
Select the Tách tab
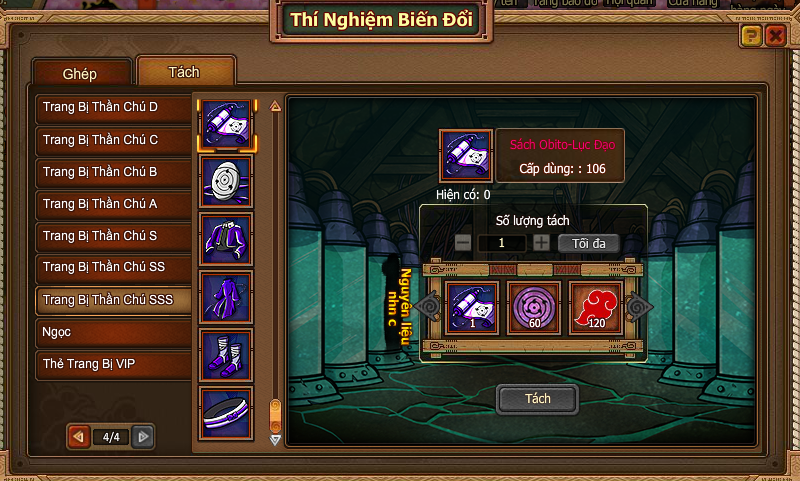tap(185, 72)
